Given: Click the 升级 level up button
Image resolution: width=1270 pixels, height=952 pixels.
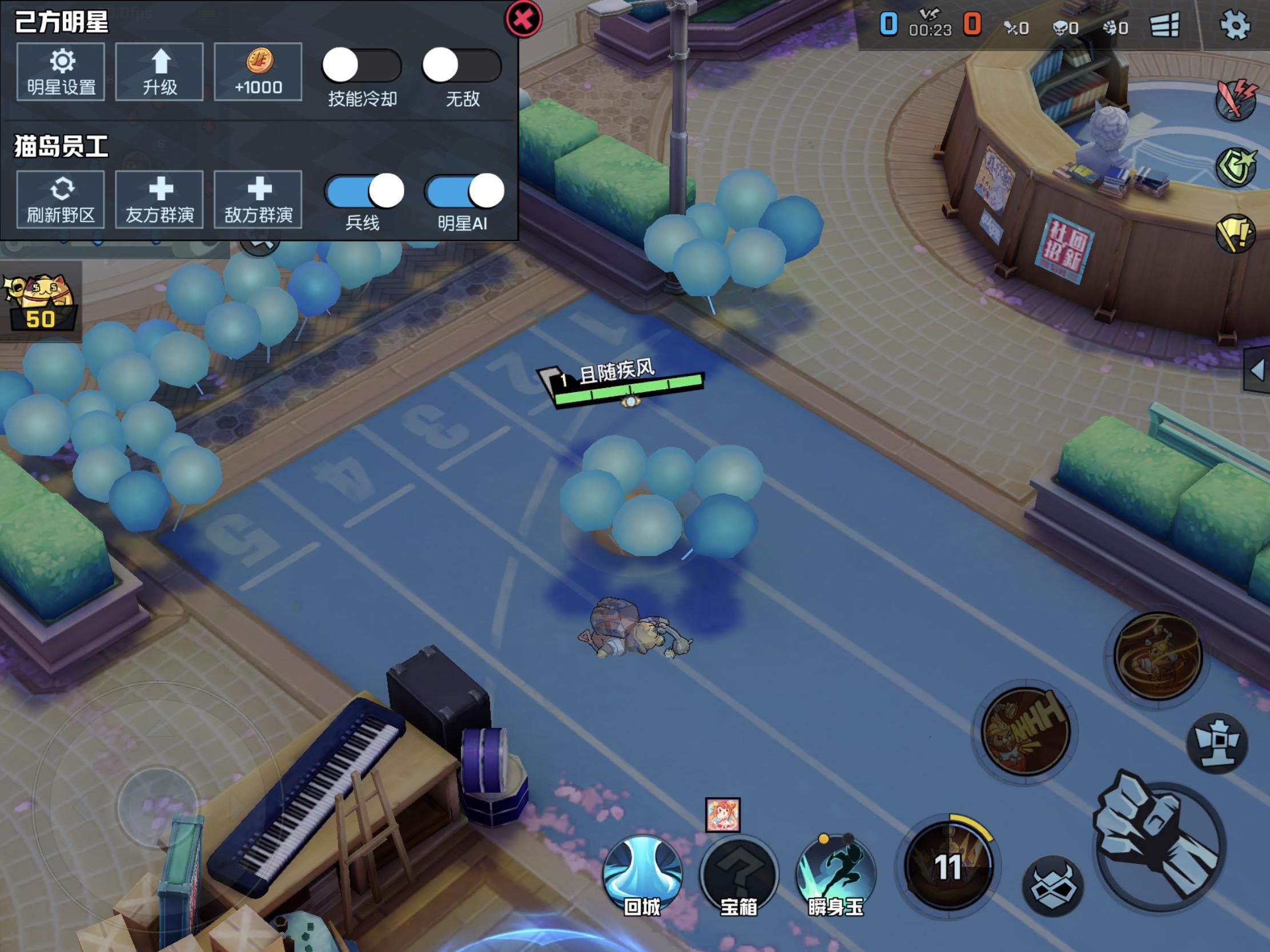Looking at the screenshot, I should (x=160, y=72).
